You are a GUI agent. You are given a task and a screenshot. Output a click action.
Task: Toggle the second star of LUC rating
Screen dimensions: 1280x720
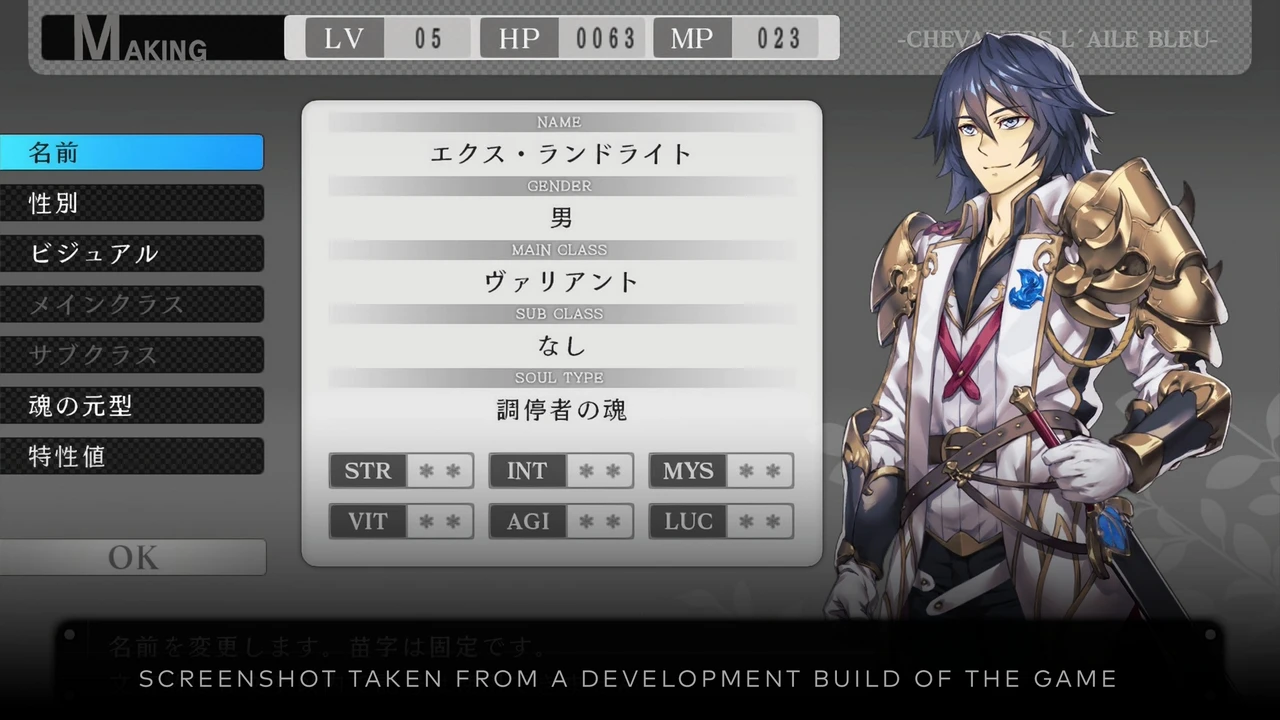coord(772,521)
